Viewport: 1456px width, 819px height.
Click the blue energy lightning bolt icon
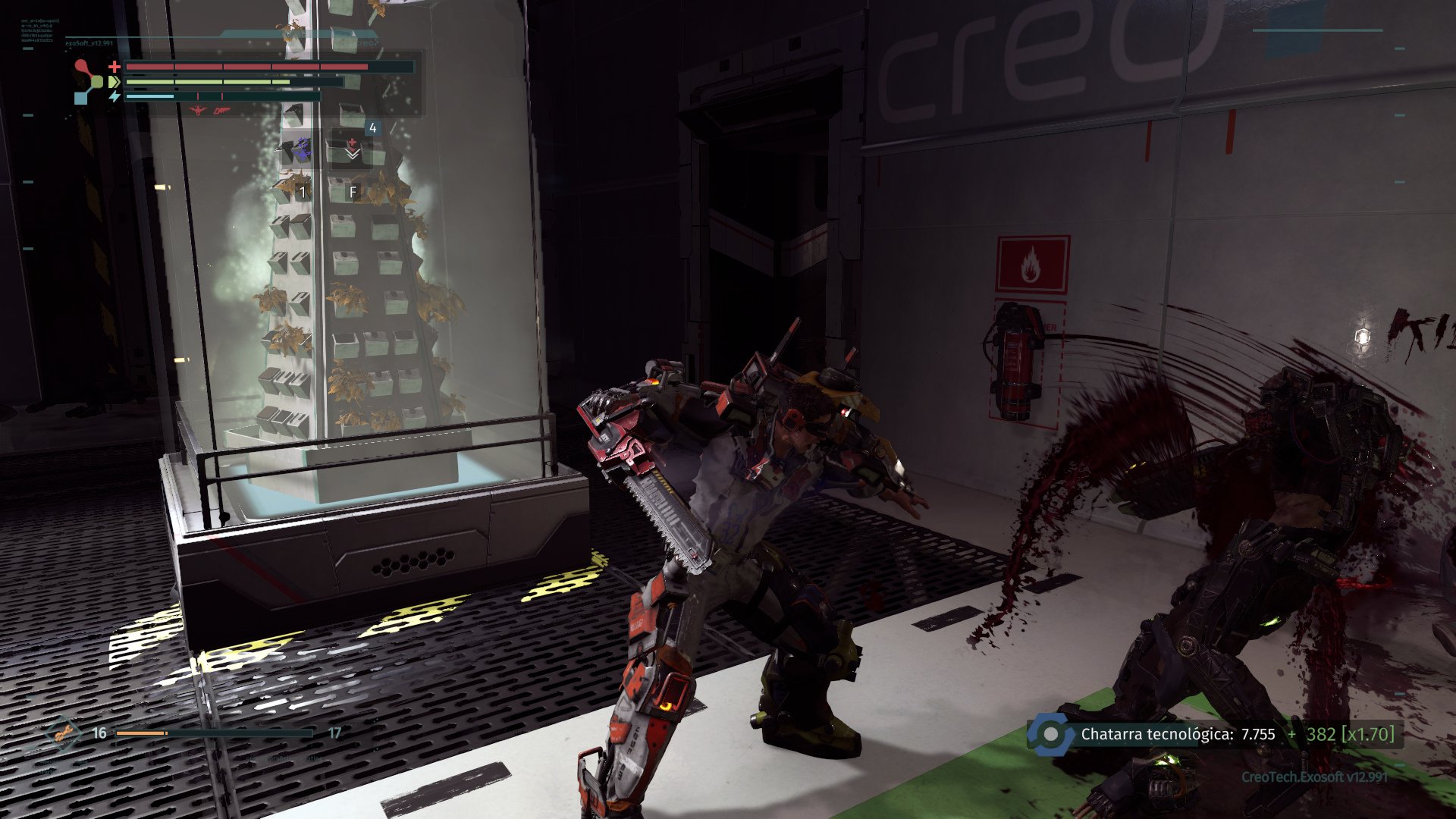click(x=115, y=96)
